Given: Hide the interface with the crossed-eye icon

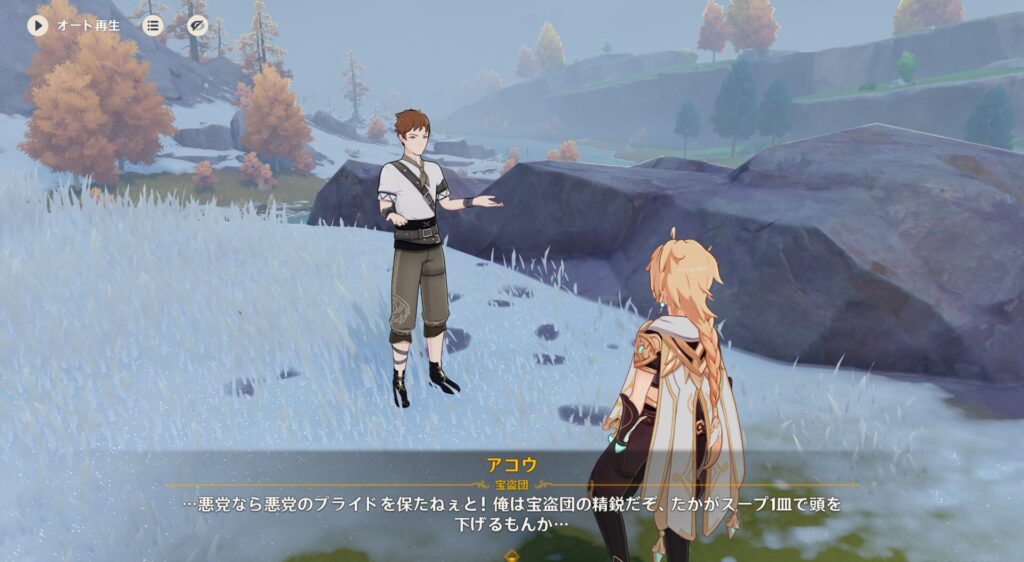Looking at the screenshot, I should 197,25.
